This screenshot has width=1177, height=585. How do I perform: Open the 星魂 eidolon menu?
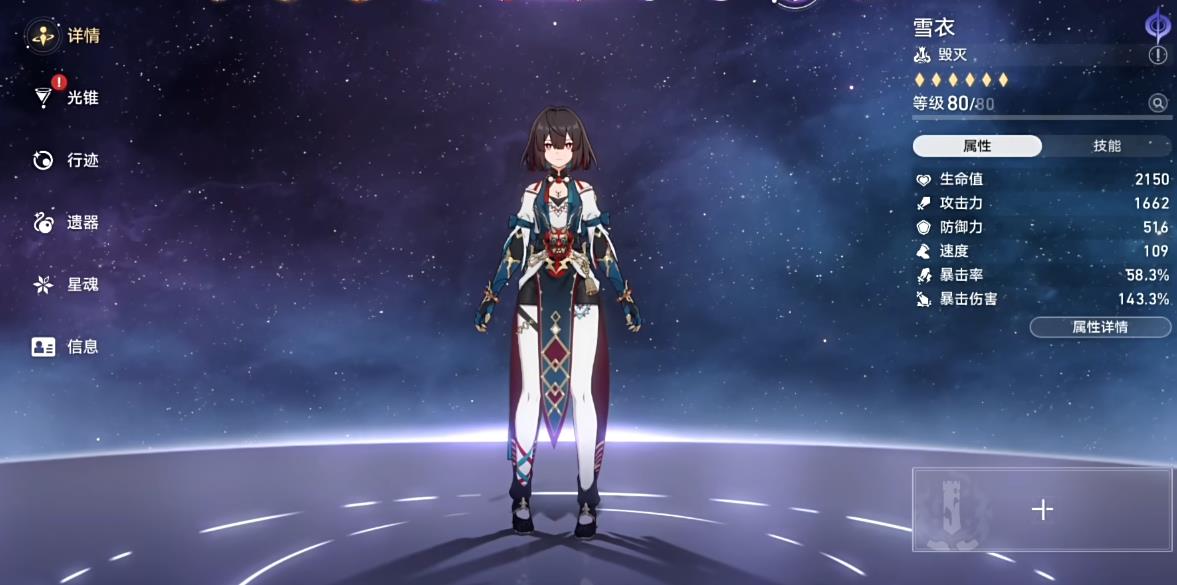pos(66,284)
